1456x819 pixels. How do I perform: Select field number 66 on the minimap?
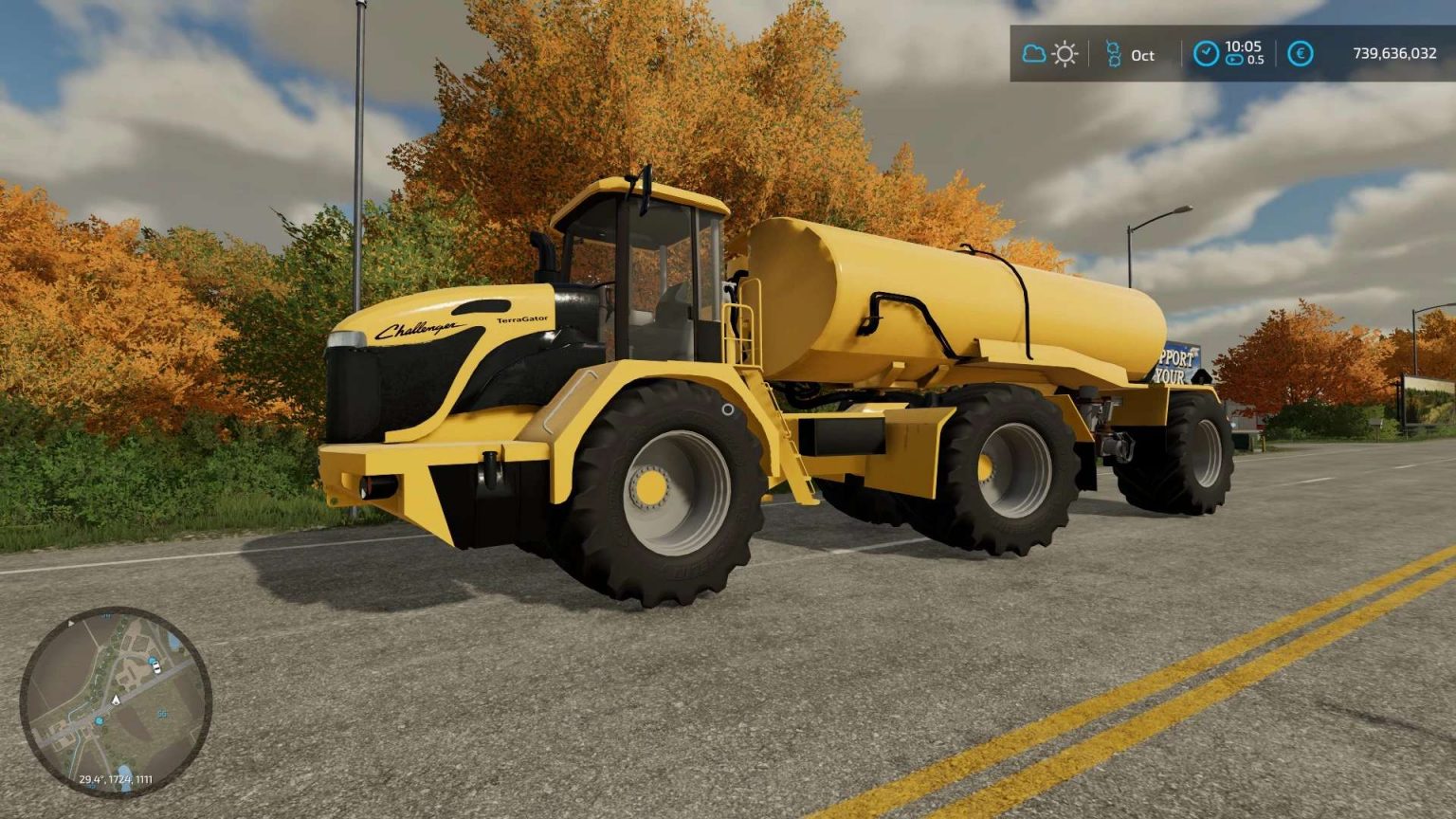pyautogui.click(x=162, y=713)
